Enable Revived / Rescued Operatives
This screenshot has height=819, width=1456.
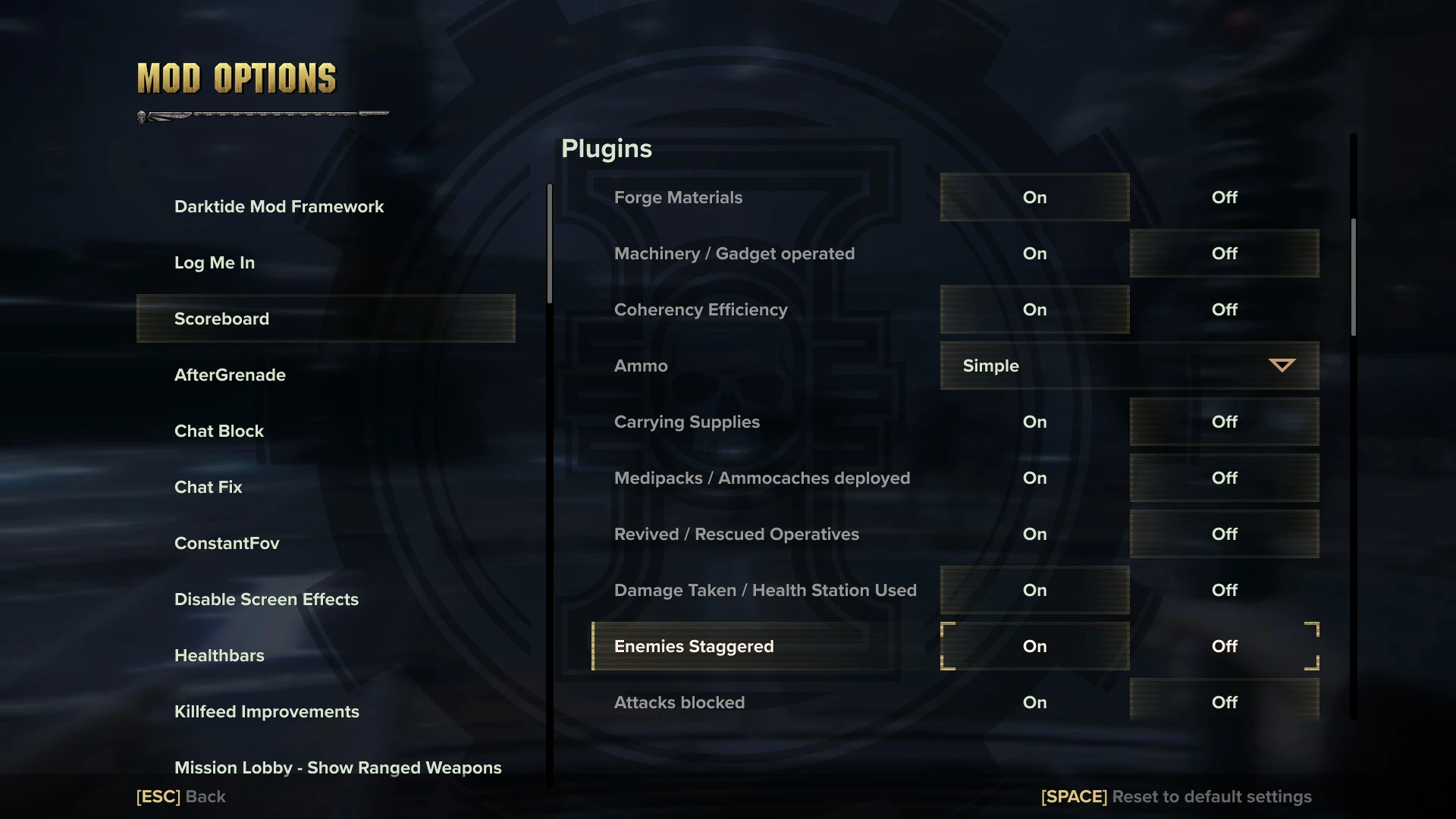1034,534
